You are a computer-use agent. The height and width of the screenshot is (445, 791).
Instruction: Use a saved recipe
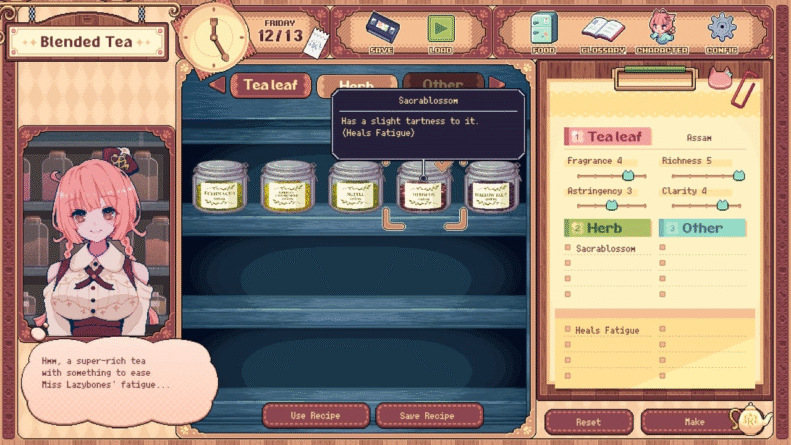point(315,415)
